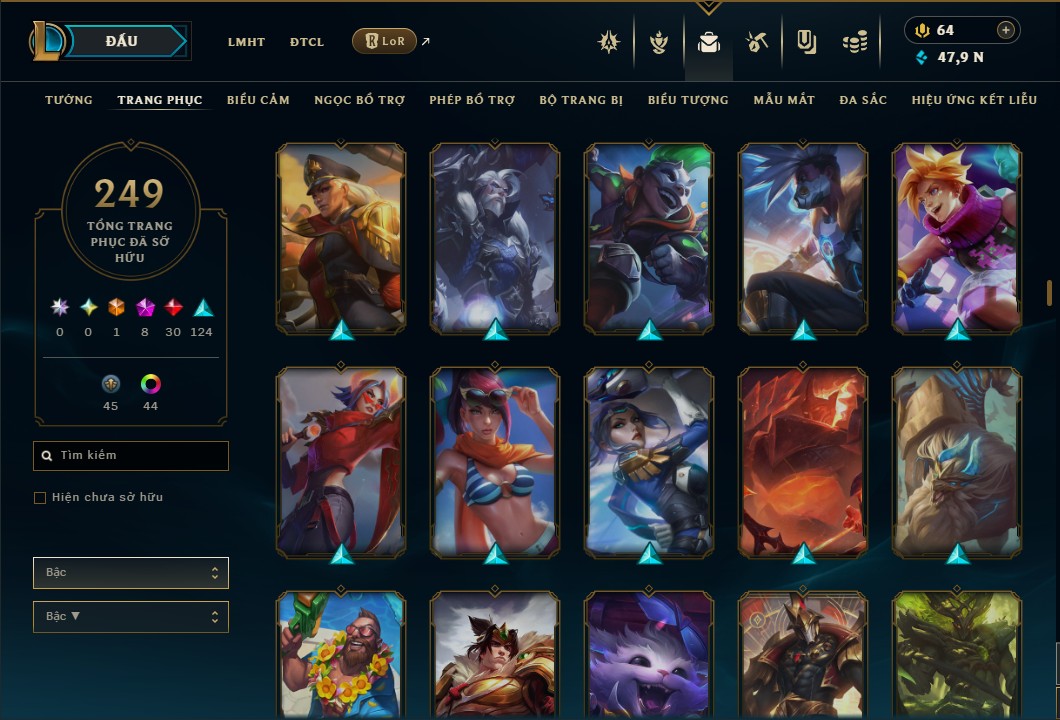Go to the PHÉP BỔ TRỢ tab

(x=472, y=100)
